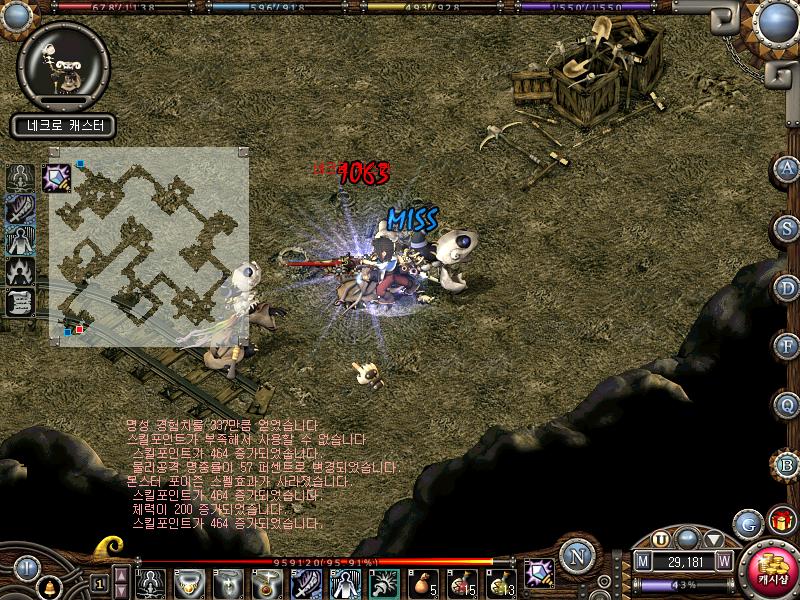Image resolution: width=800 pixels, height=600 pixels.
Task: Activate the sword slash skill in the left column
Action: click(21, 210)
